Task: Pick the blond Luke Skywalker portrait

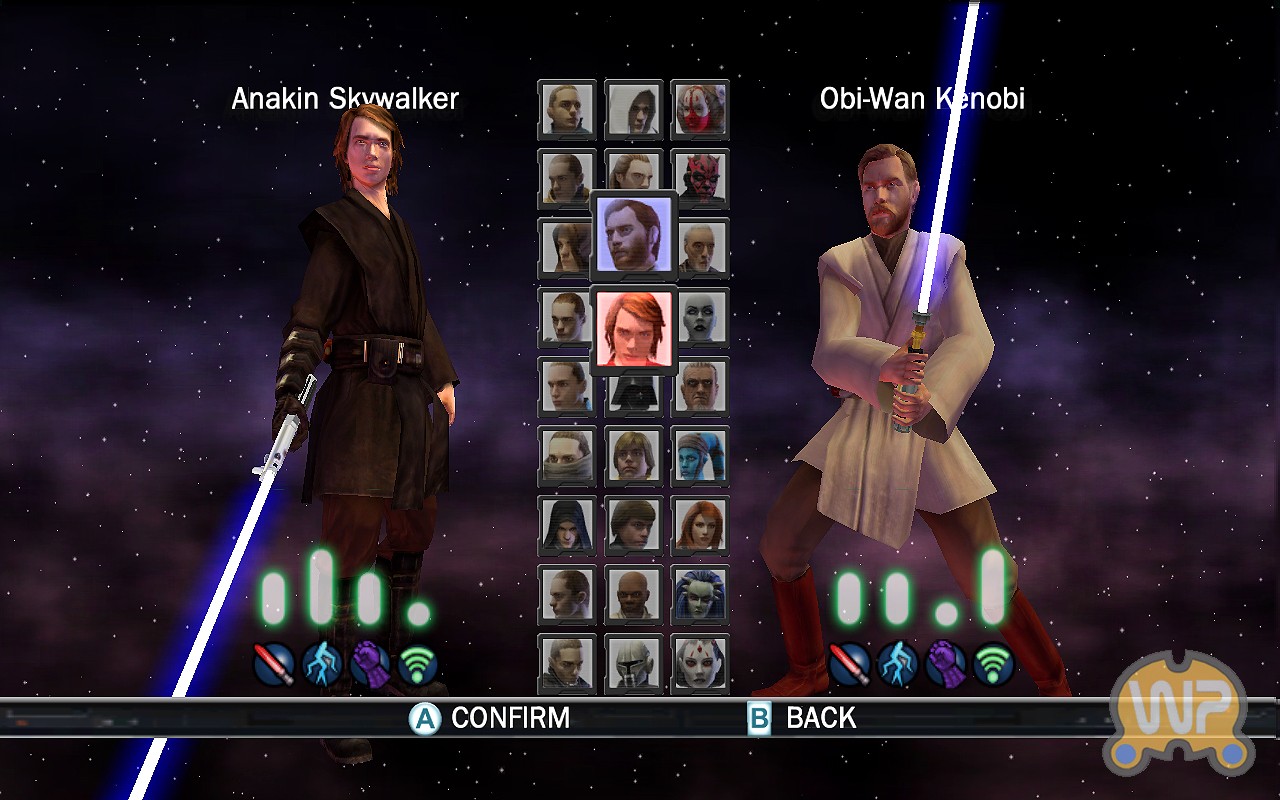Action: pos(634,456)
